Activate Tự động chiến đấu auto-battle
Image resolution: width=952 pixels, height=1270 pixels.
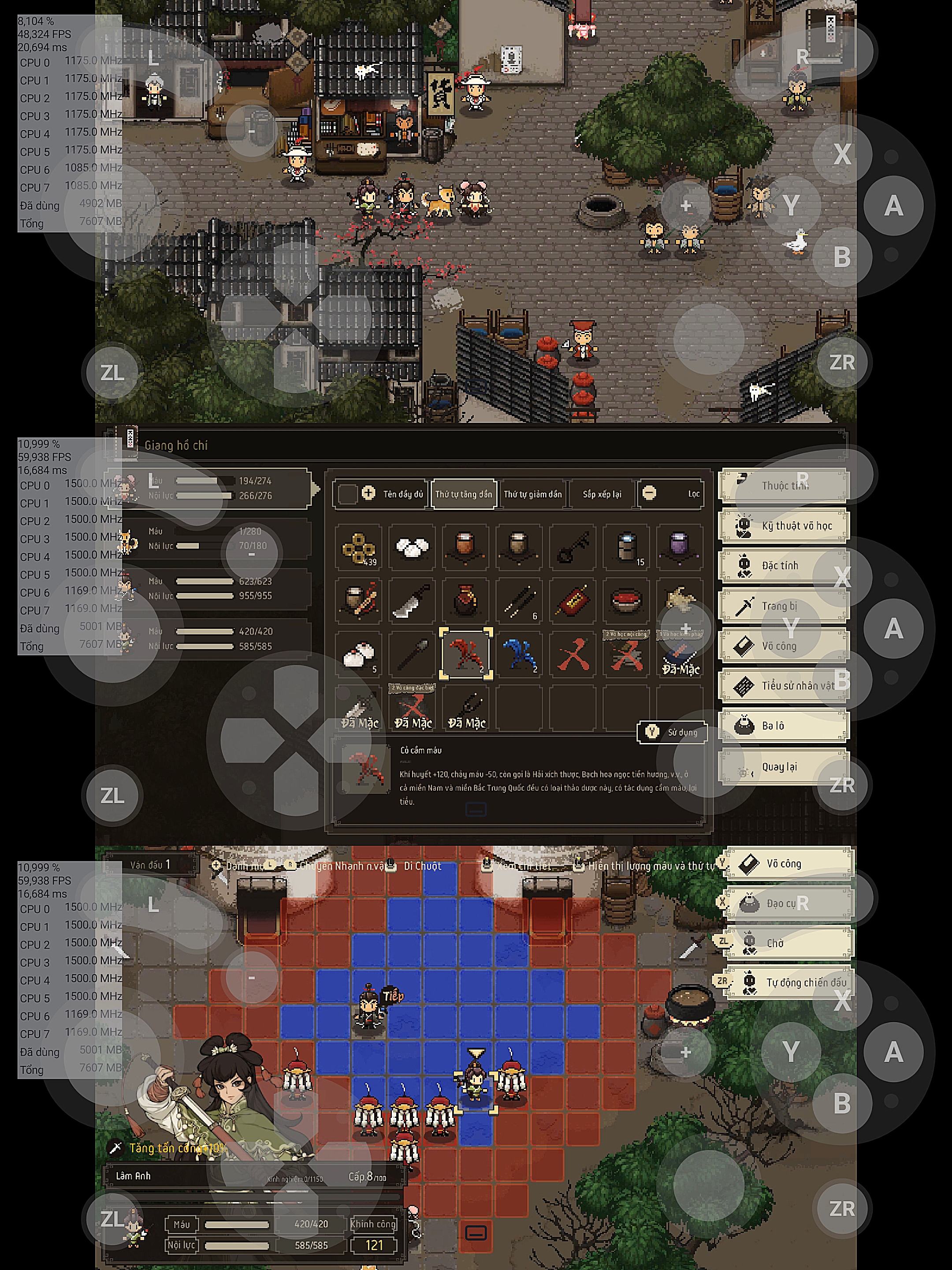point(790,983)
